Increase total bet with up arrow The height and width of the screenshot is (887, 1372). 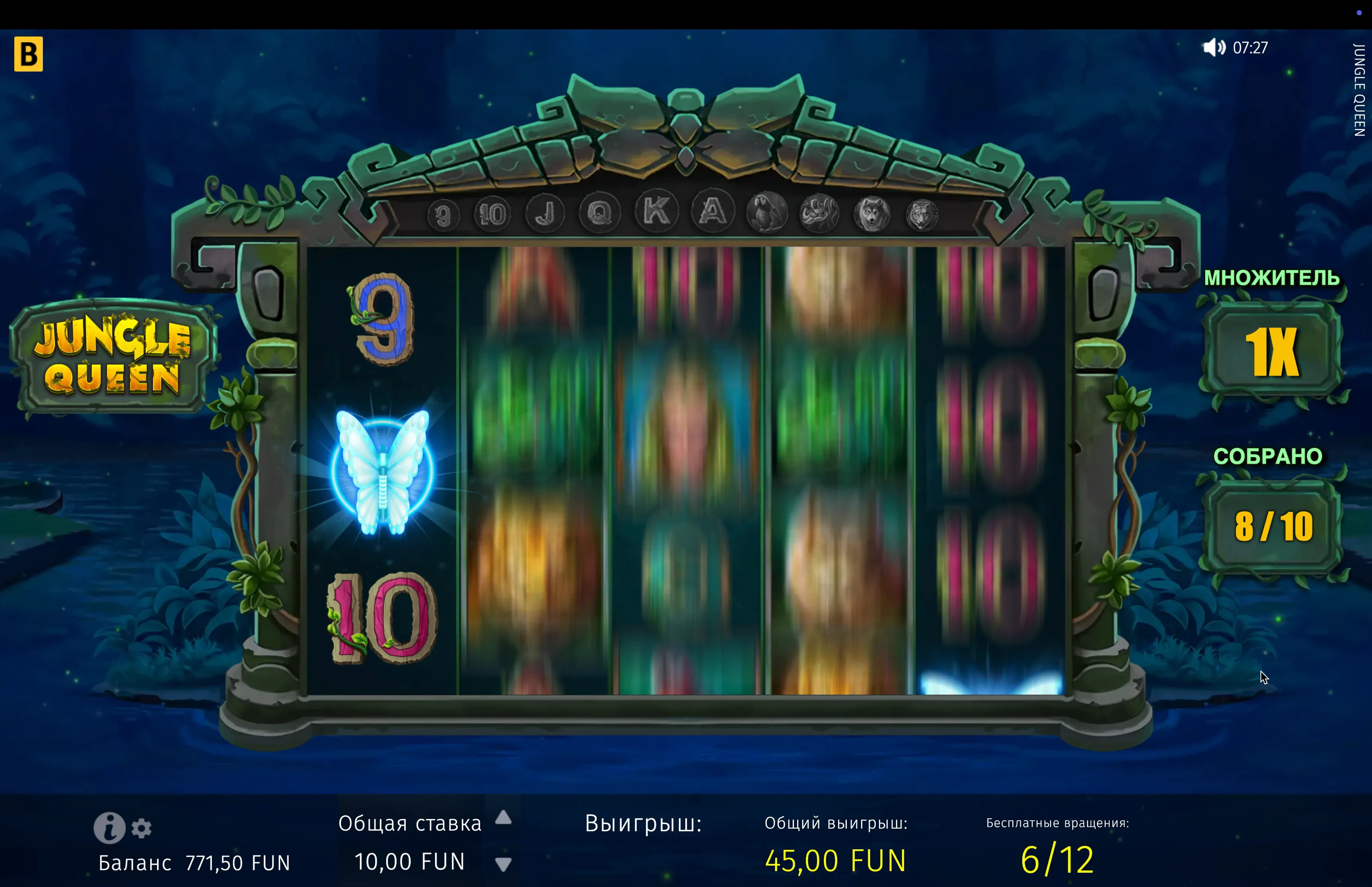[503, 817]
